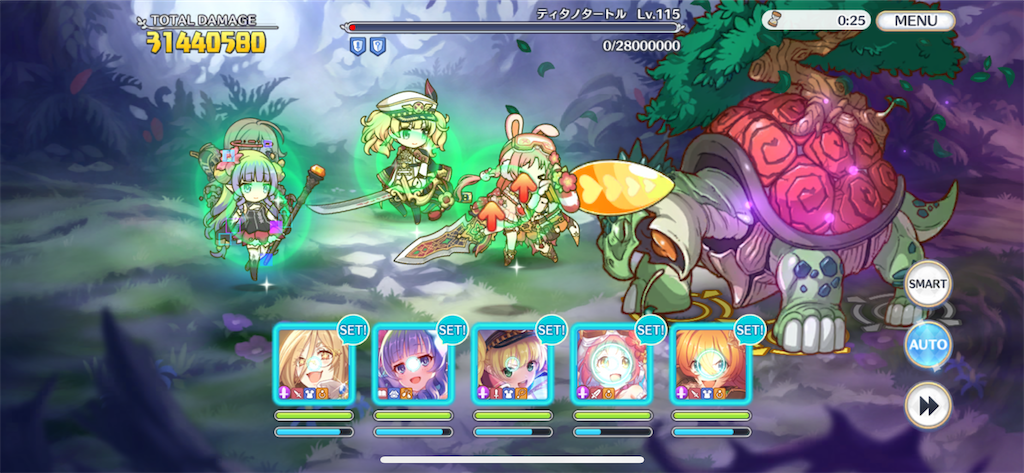Toggle the AUTO battle button
This screenshot has height=473, width=1024.
[x=927, y=345]
